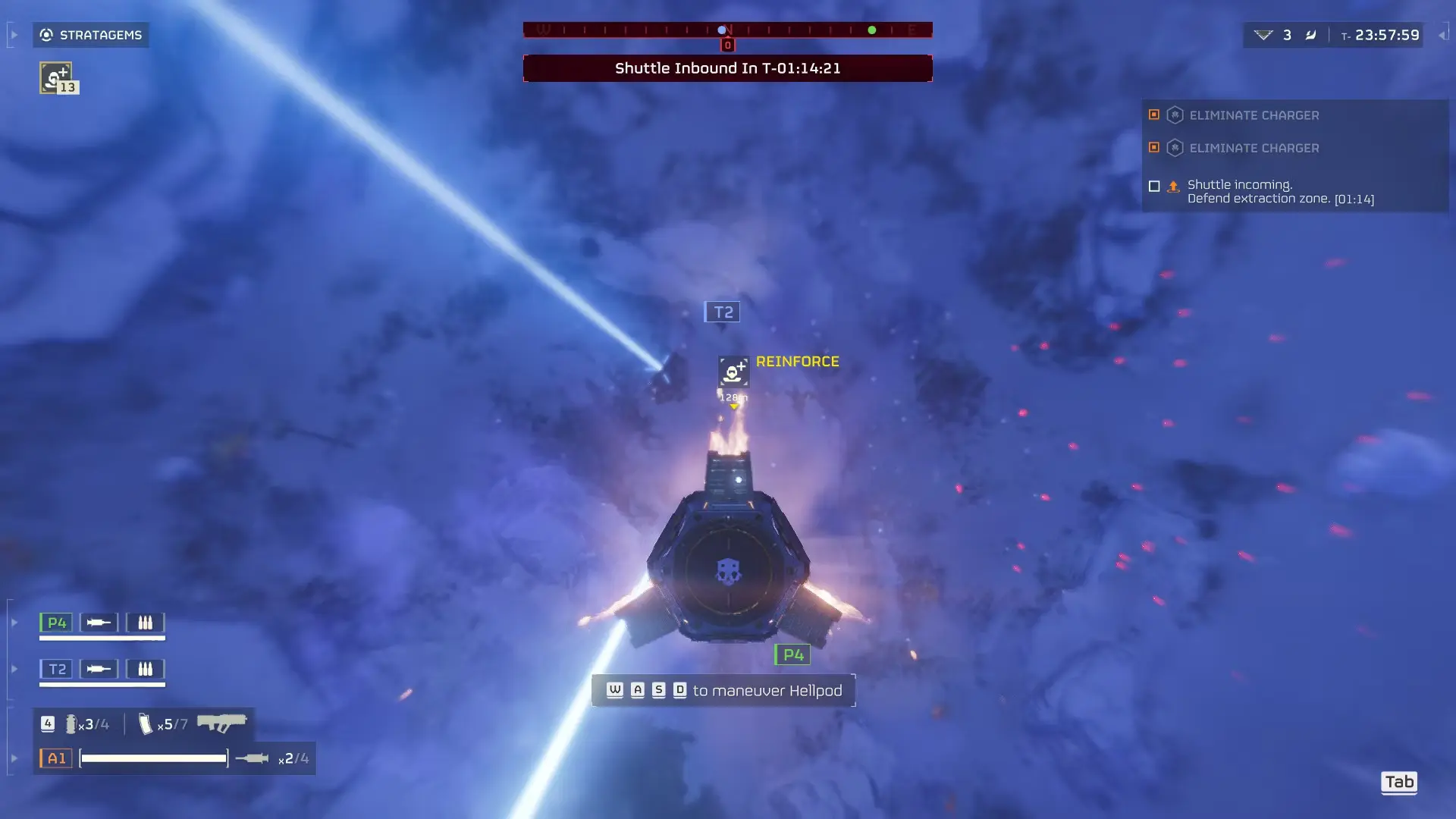Viewport: 1456px width, 819px height.
Task: Toggle the first Eliminate Charger objective marker
Action: 1154,115
